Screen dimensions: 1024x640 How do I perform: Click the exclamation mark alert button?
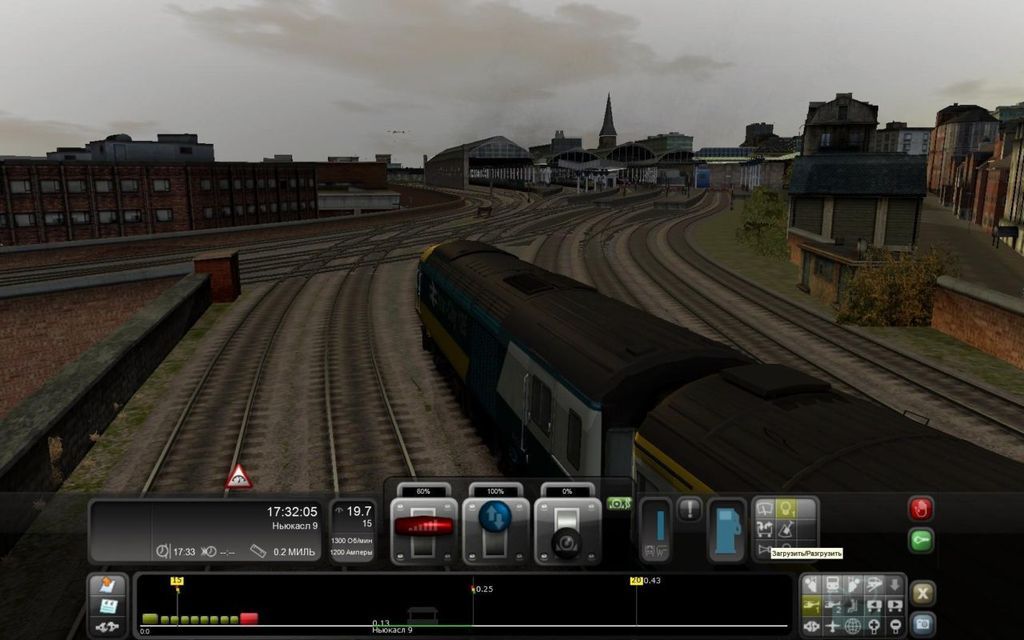(x=690, y=509)
